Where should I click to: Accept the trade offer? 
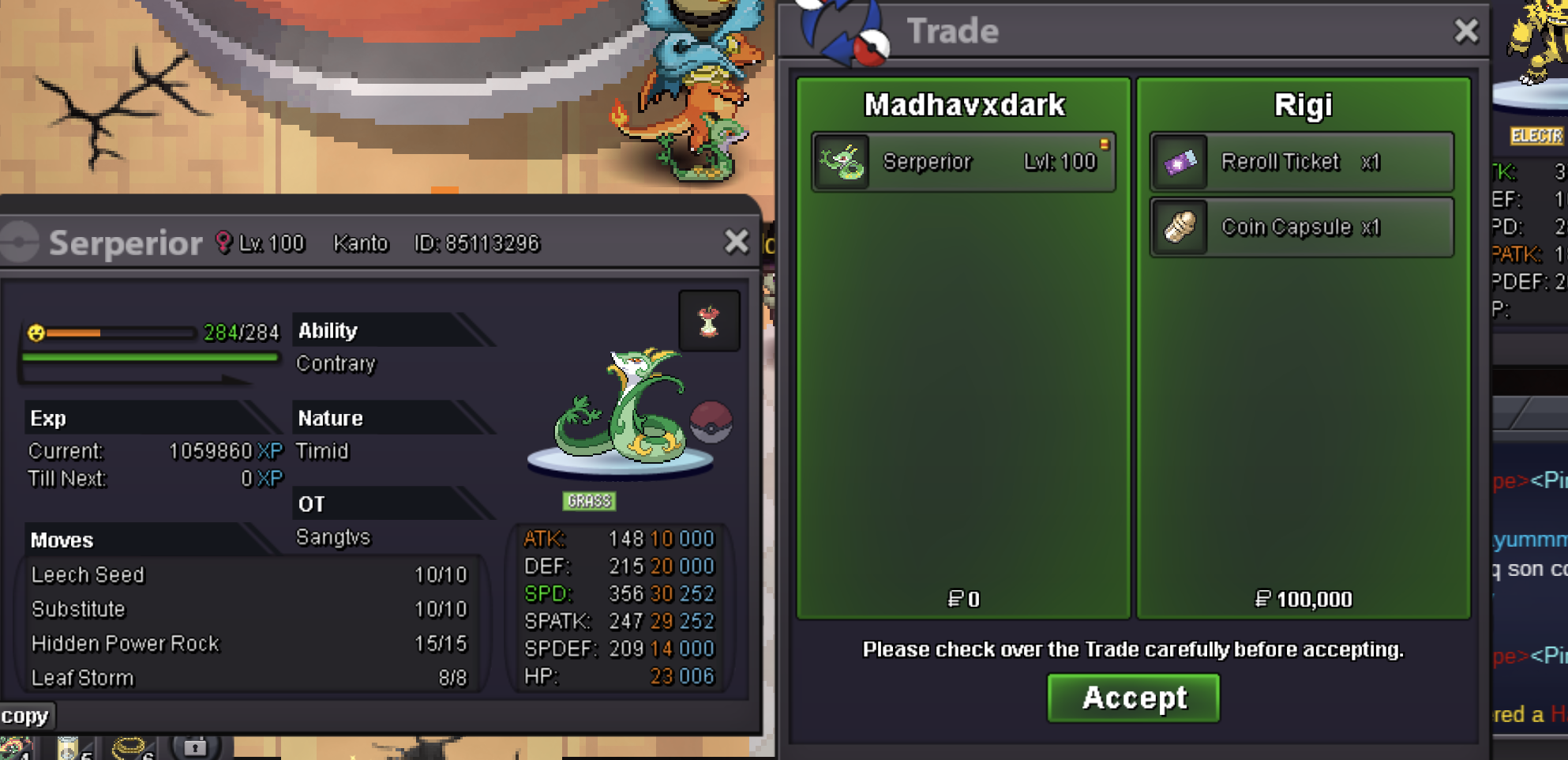[x=1133, y=698]
